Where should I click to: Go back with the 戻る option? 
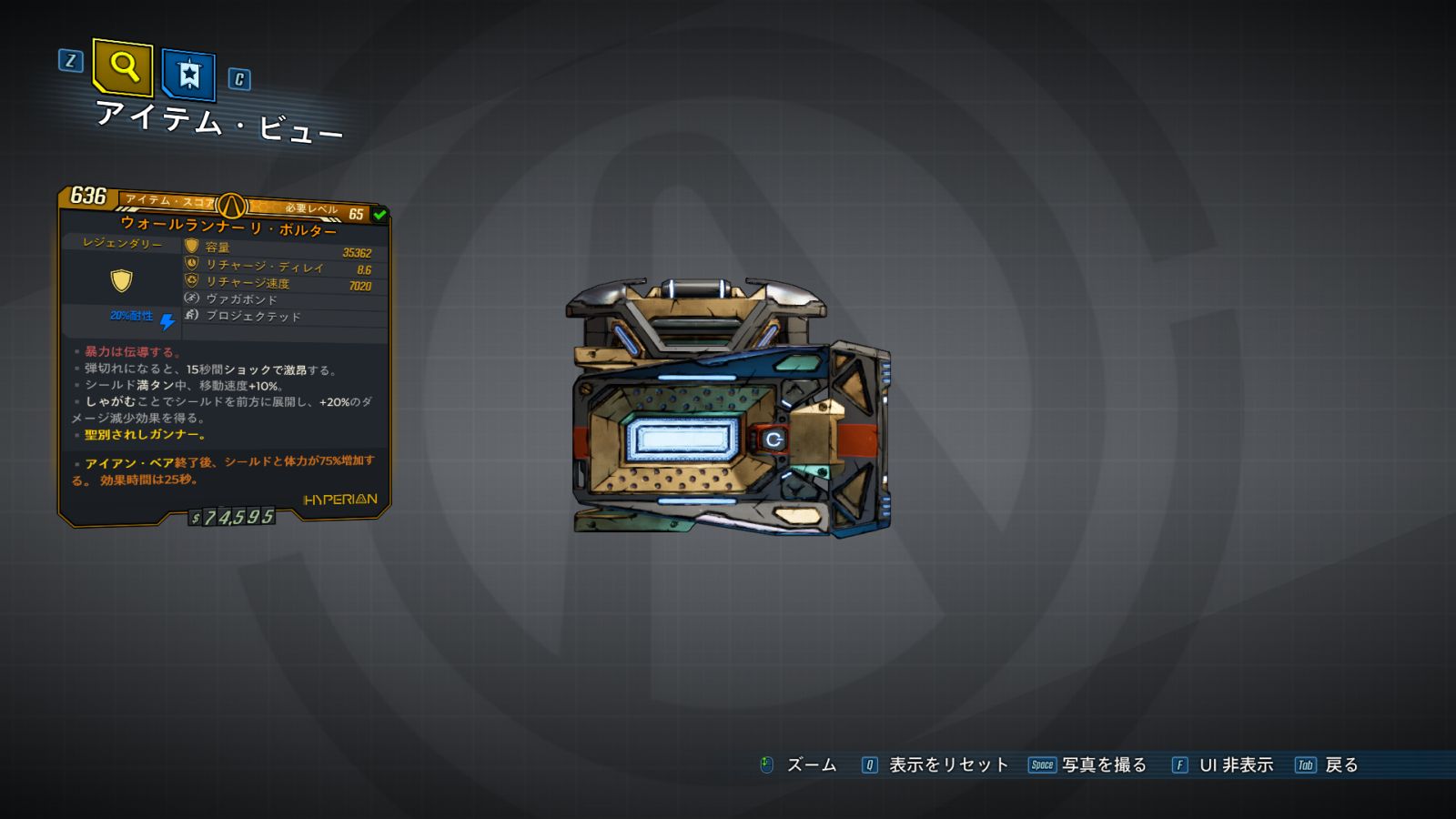[1340, 765]
